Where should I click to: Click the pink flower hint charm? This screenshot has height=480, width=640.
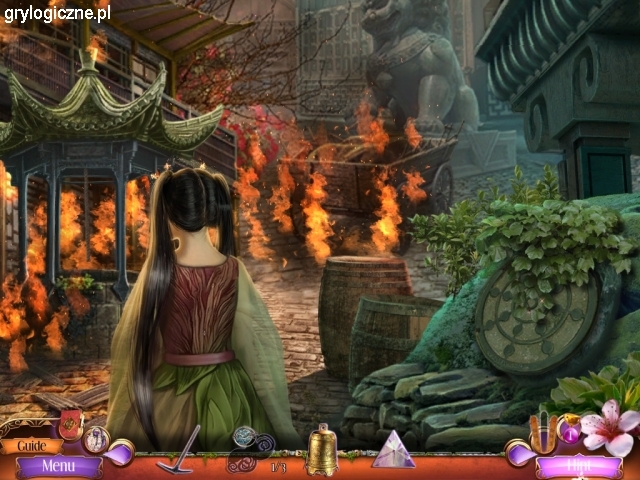(608, 426)
